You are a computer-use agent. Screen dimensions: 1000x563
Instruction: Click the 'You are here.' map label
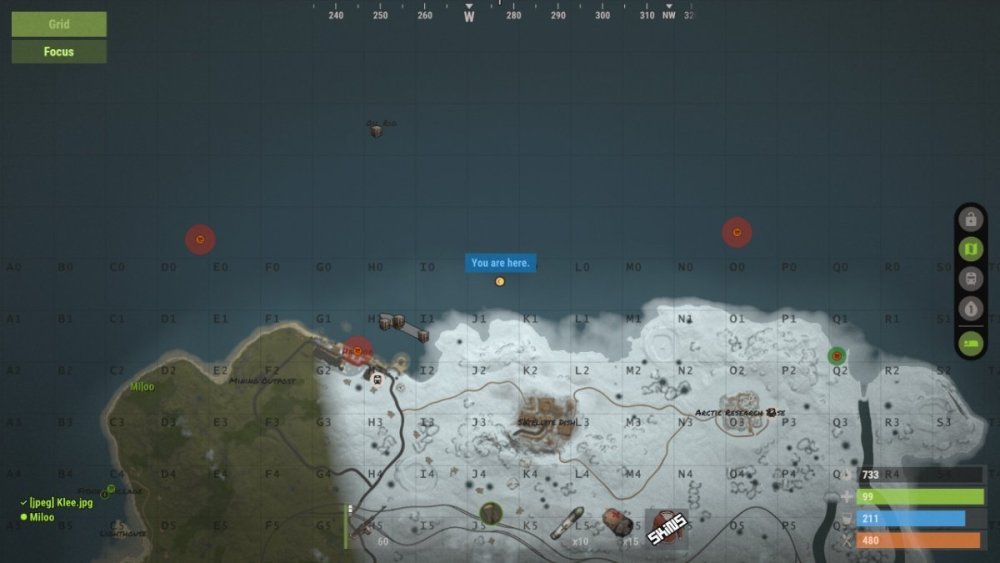click(x=500, y=263)
